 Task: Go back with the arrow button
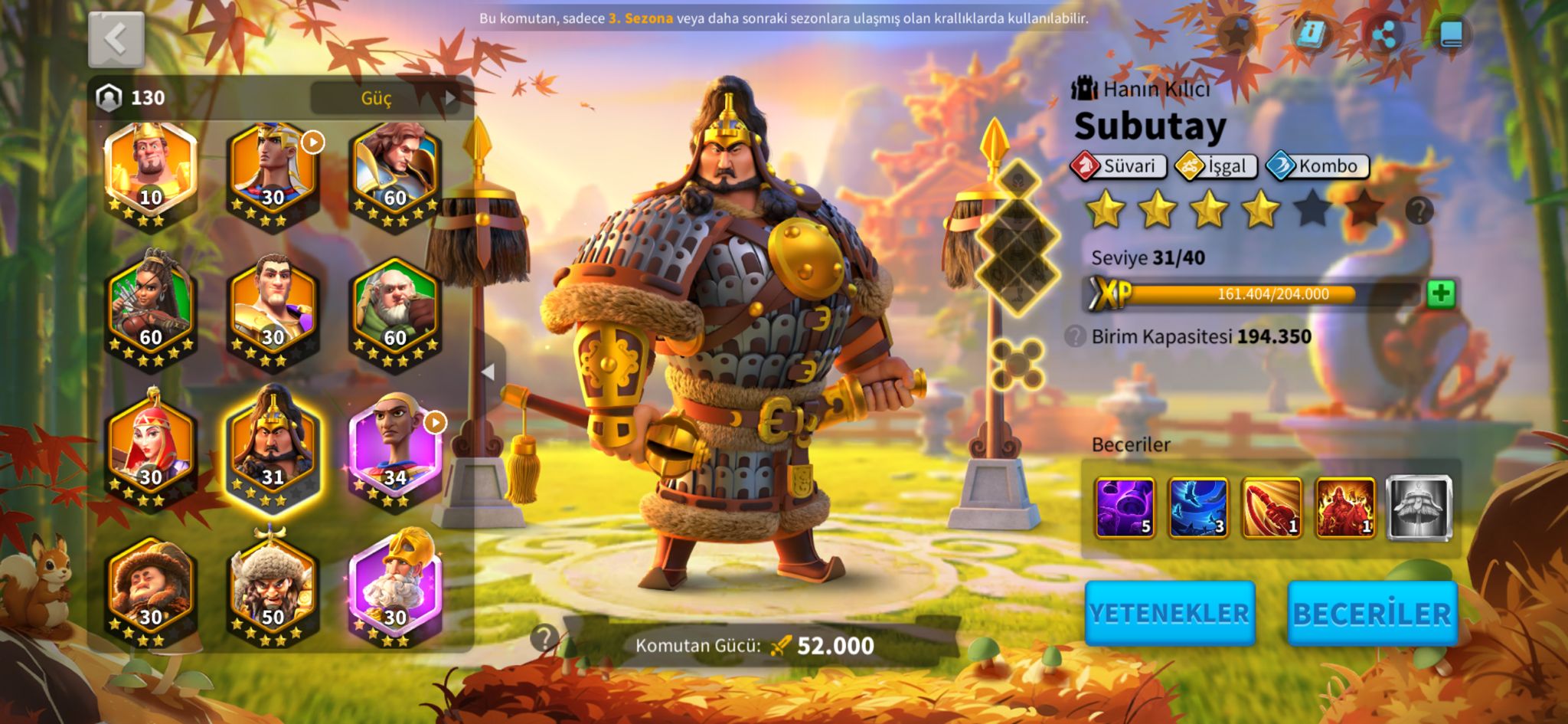tap(116, 39)
